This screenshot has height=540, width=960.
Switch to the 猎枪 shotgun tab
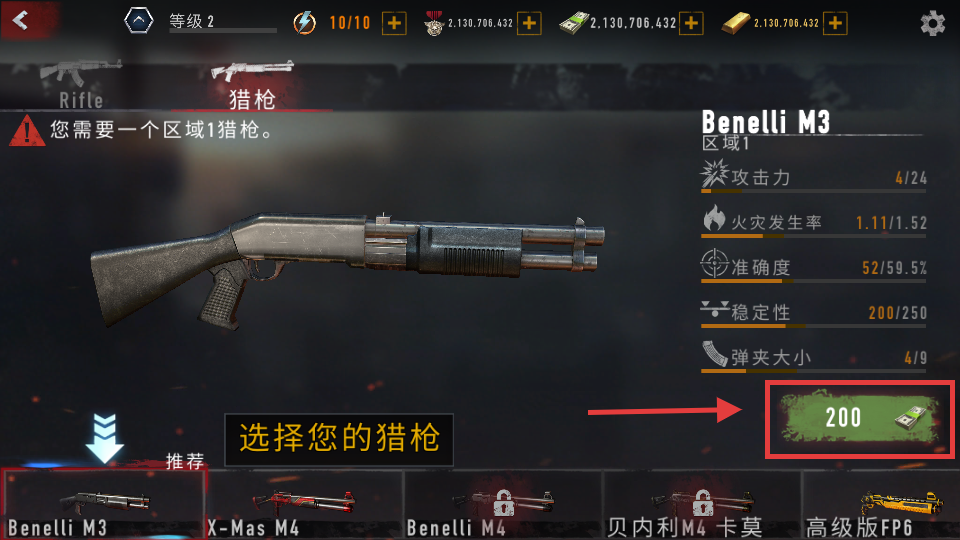click(252, 83)
